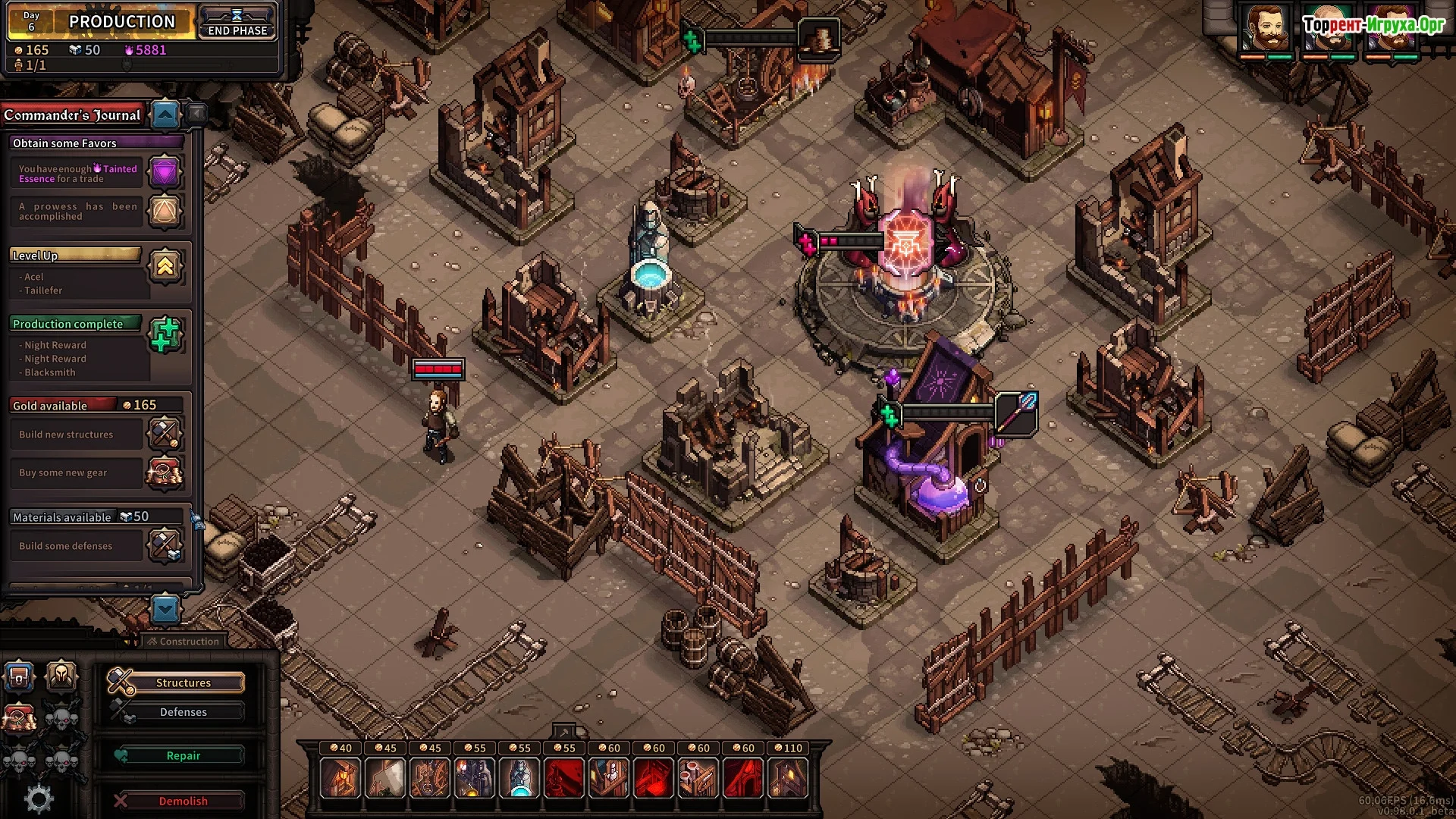Select the first hero portrait
Image resolution: width=1456 pixels, height=819 pixels.
point(1265,29)
